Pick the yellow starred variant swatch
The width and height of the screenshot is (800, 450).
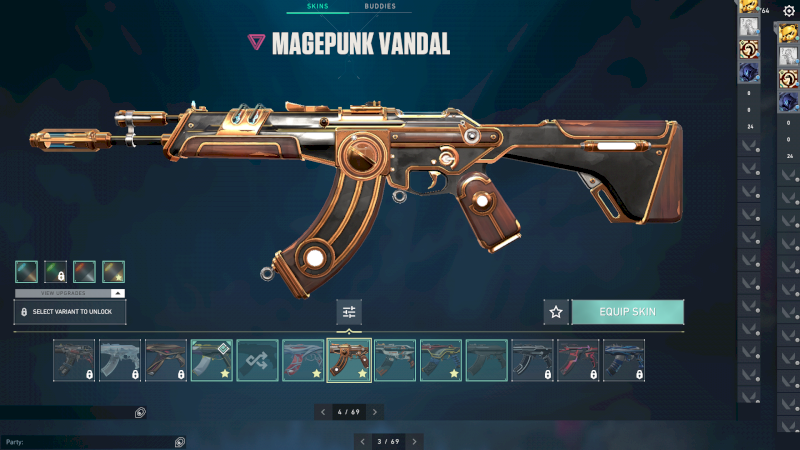pyautogui.click(x=113, y=272)
